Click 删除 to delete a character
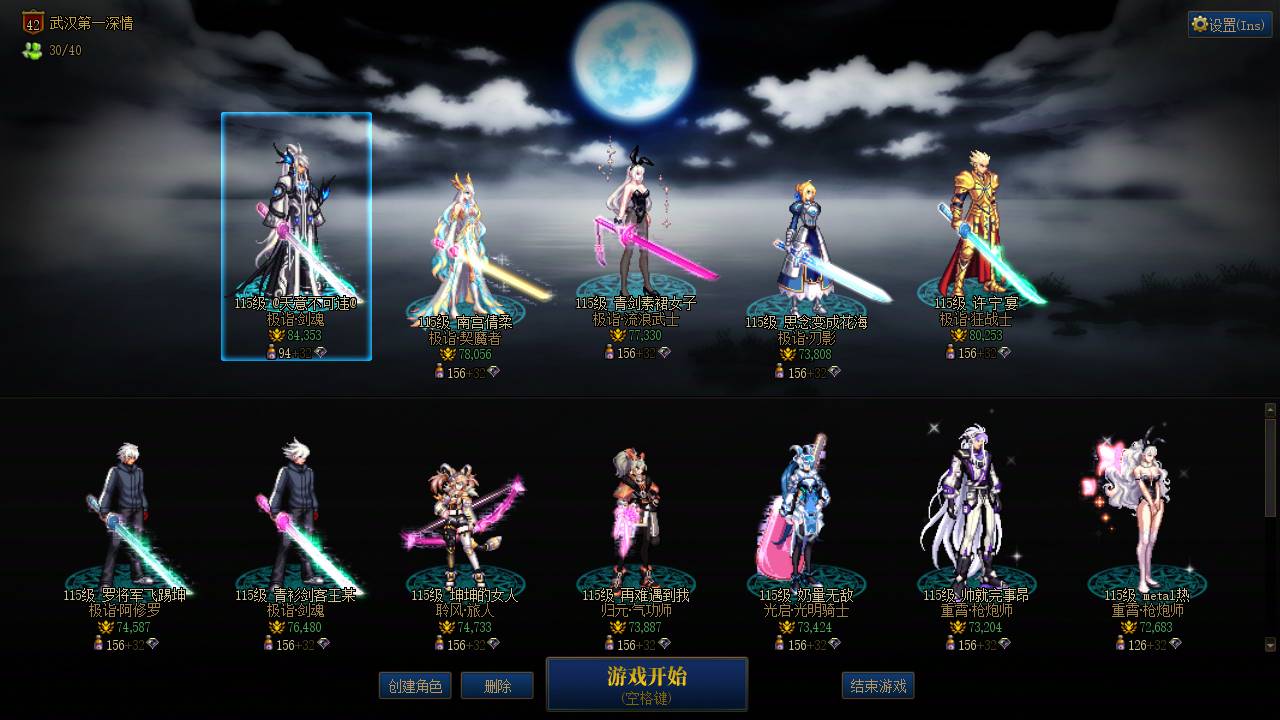 coord(497,686)
